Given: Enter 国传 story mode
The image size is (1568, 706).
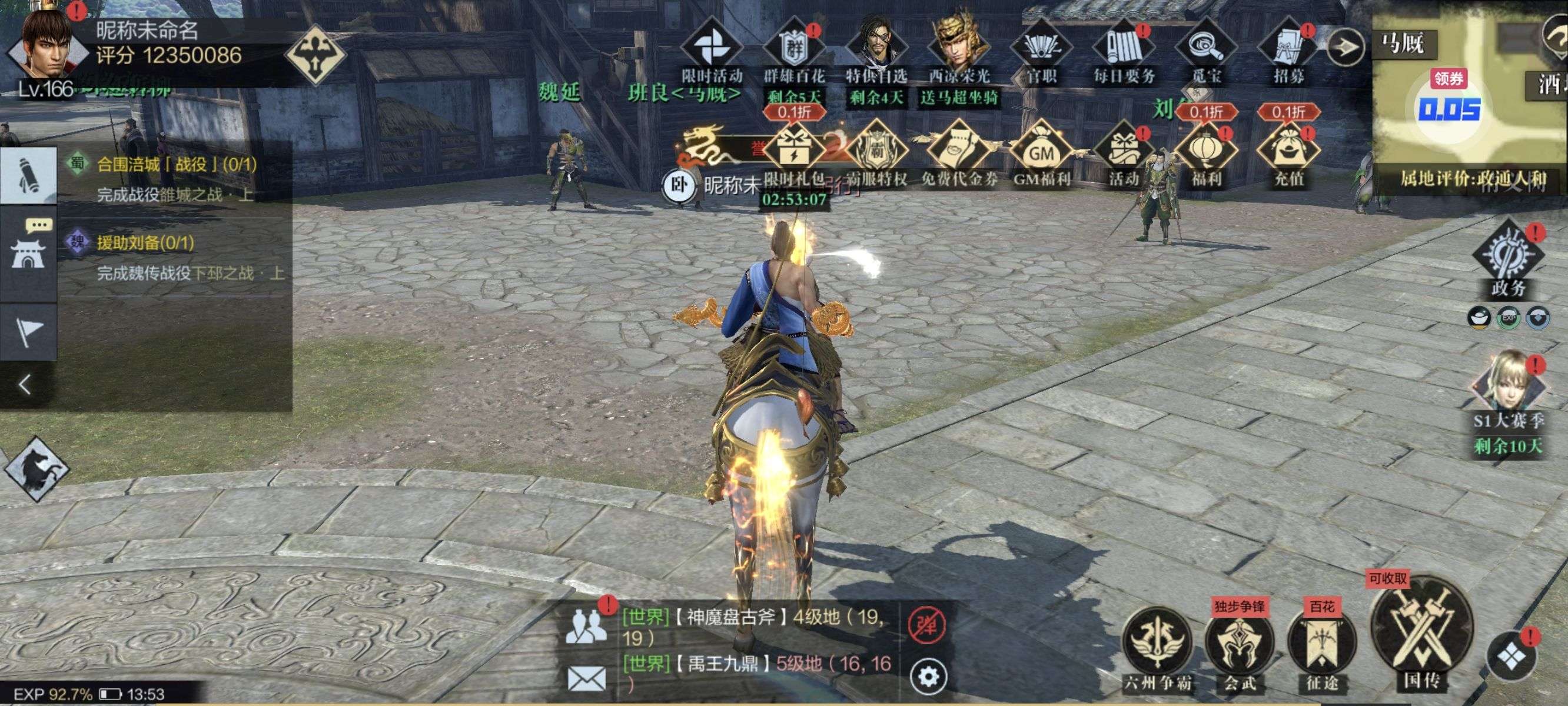Looking at the screenshot, I should pos(1421,633).
